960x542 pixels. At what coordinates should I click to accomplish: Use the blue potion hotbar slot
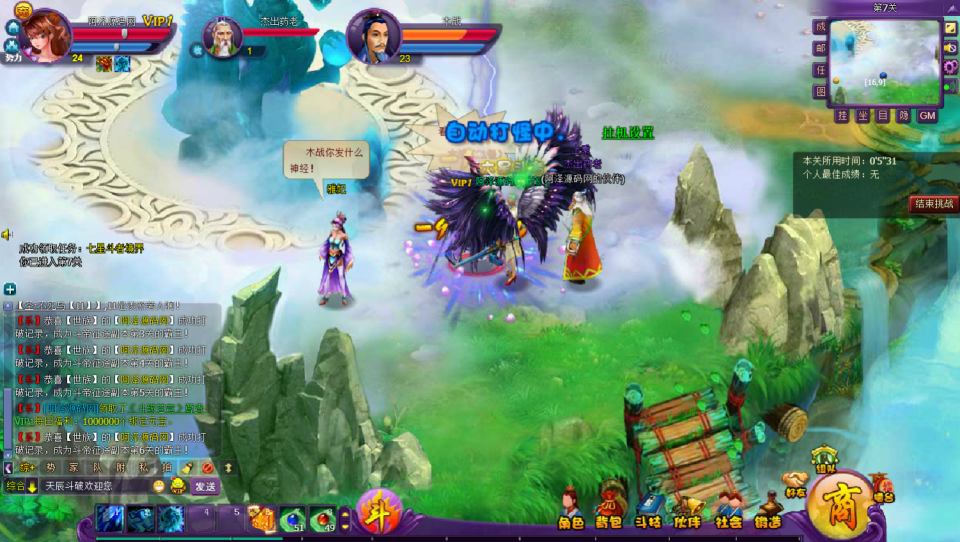[294, 517]
